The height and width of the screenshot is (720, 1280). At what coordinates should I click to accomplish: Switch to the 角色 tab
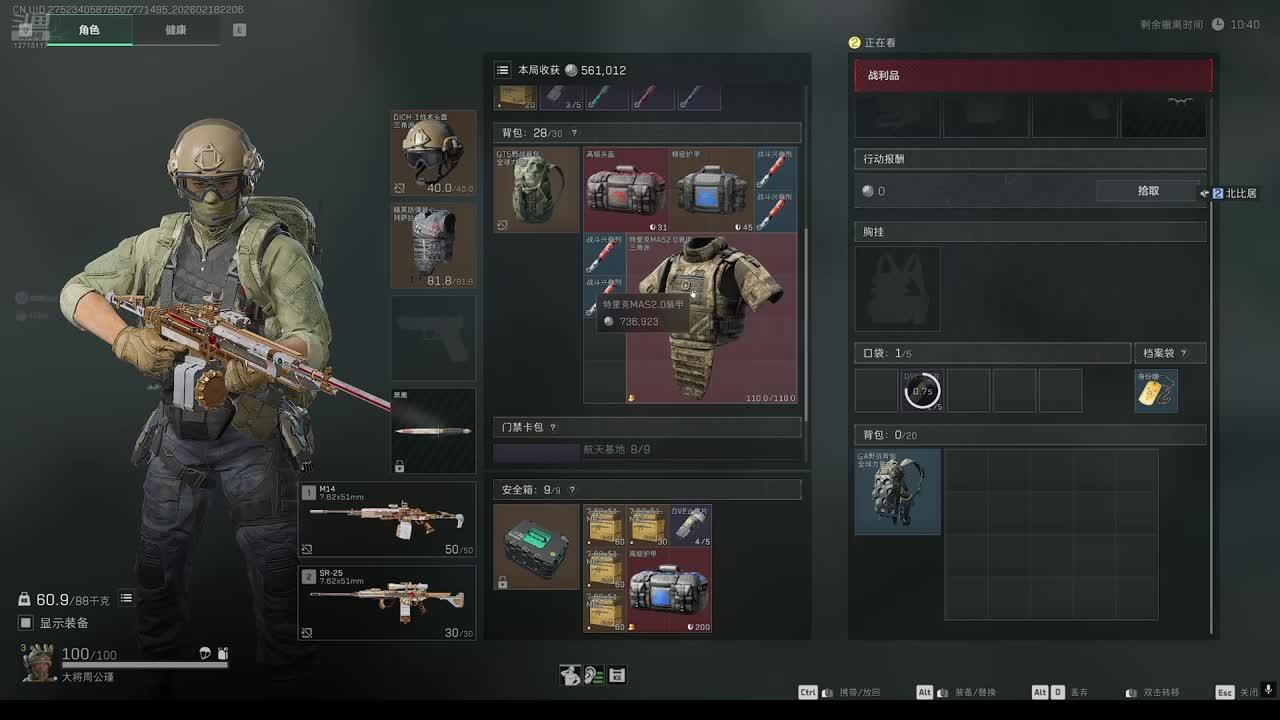pos(89,30)
